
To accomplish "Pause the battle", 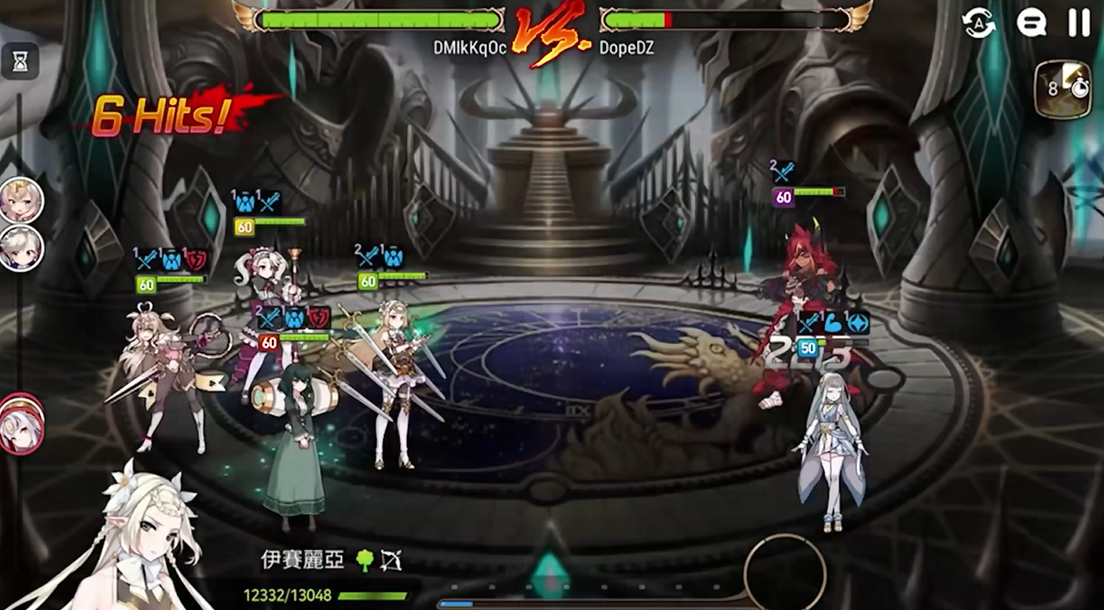I will pos(1078,22).
